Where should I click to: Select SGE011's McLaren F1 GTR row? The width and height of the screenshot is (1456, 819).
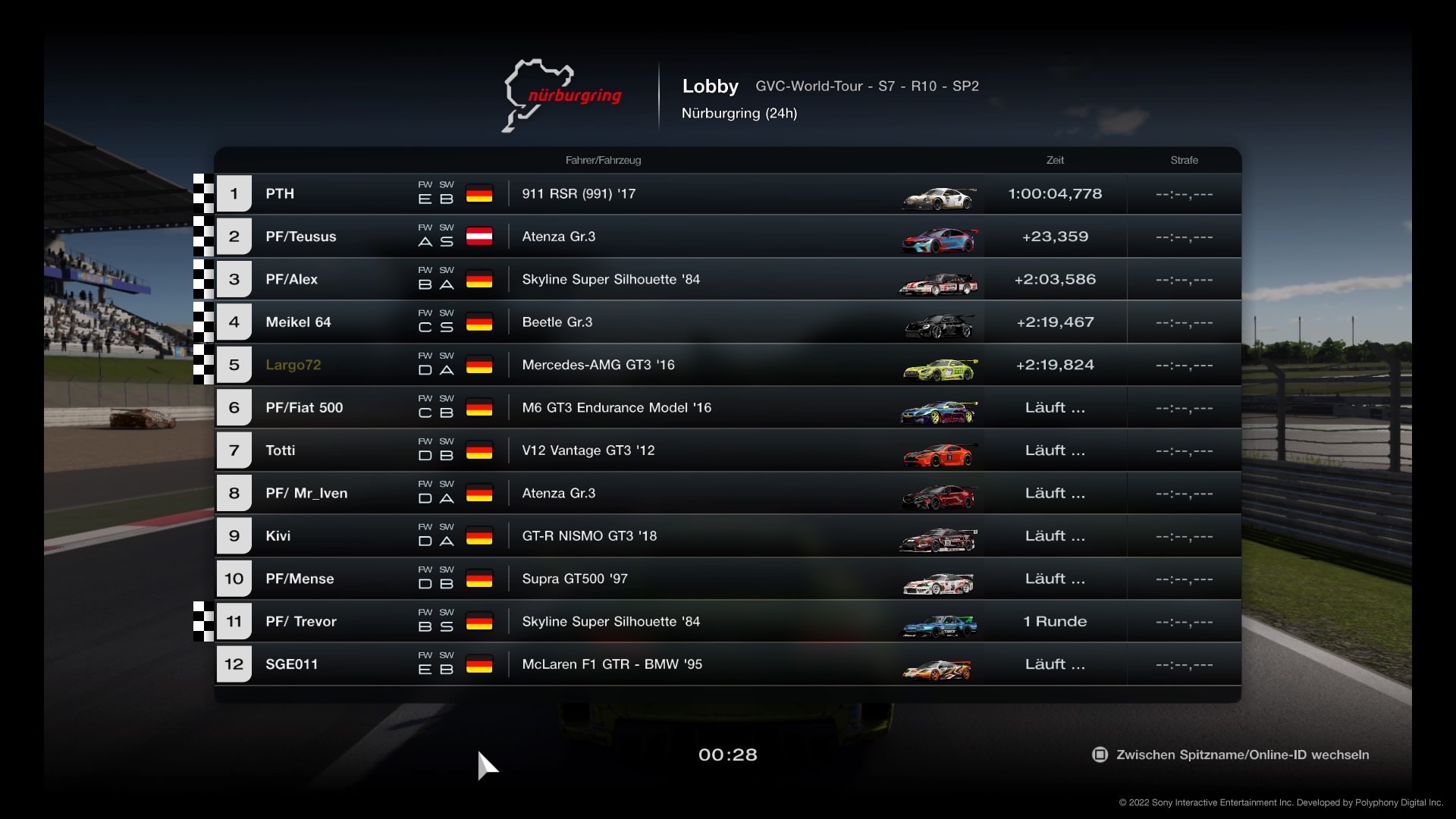[x=728, y=664]
